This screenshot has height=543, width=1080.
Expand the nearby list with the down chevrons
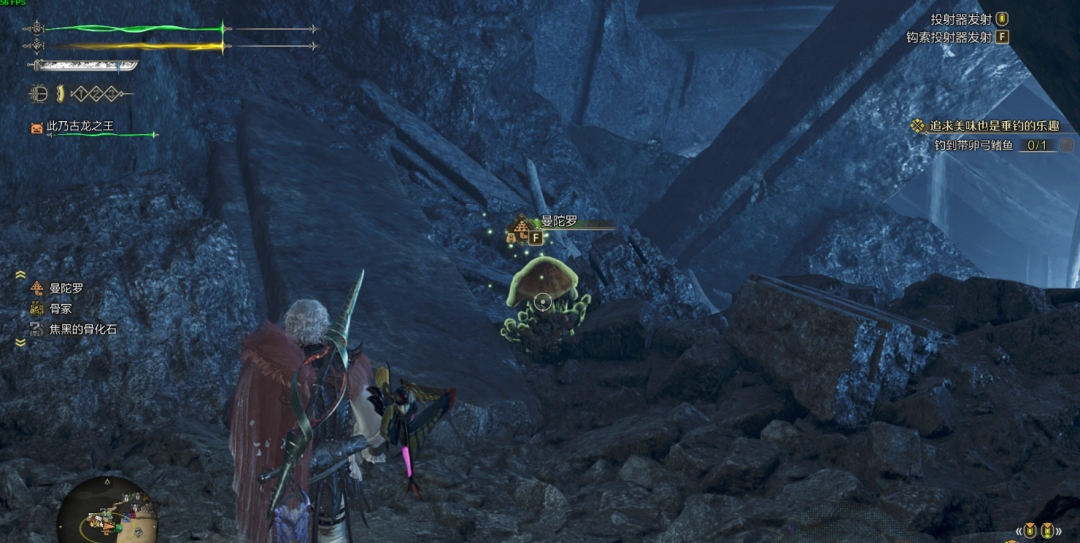click(20, 343)
